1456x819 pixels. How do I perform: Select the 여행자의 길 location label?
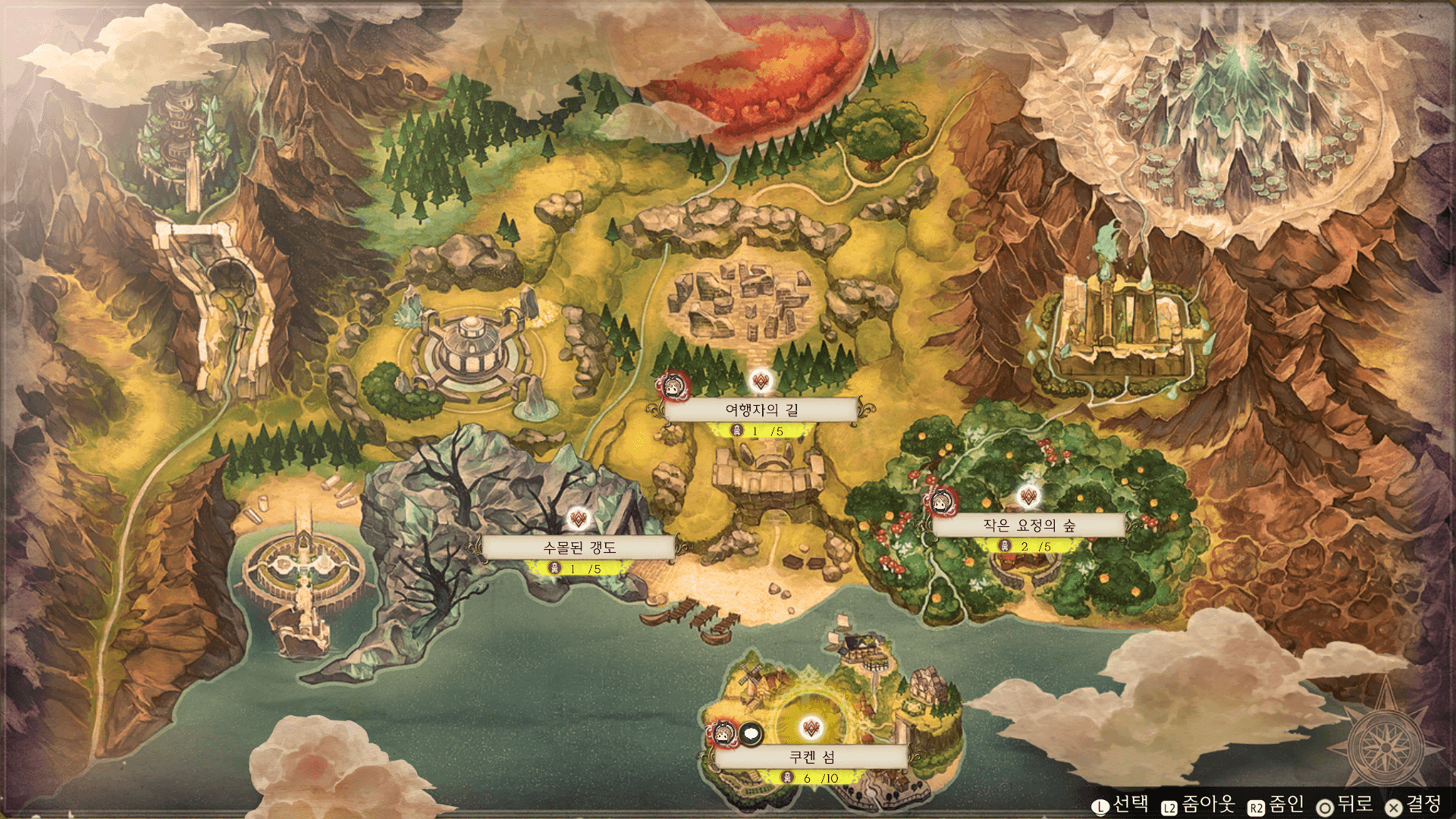[x=761, y=409]
